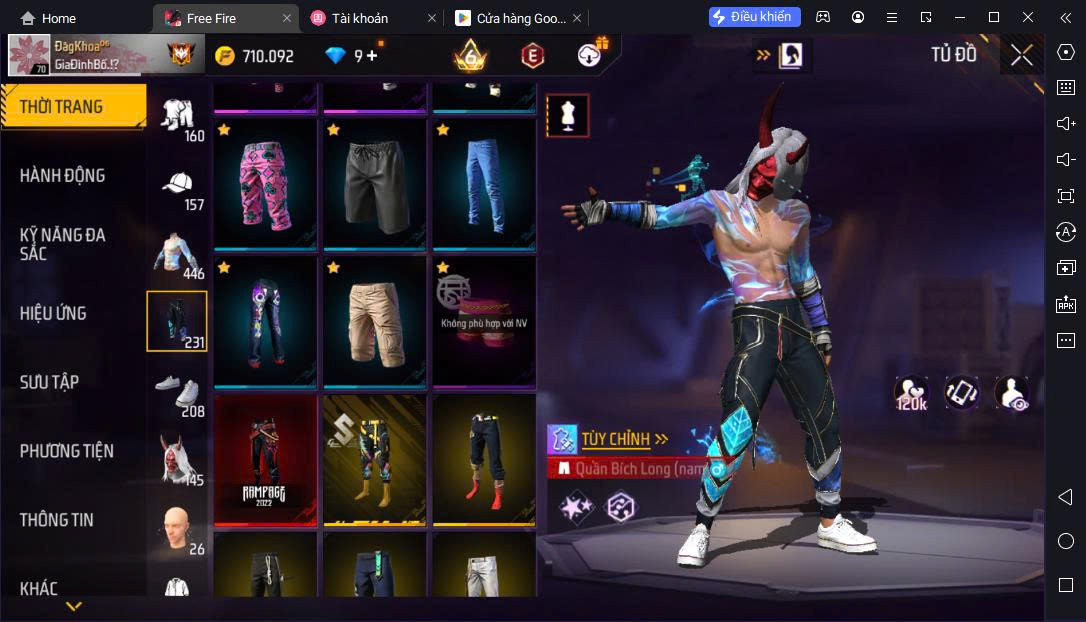Switch to the HÀNH ĐỘNG category
Viewport: 1086px width, 622px height.
point(63,176)
